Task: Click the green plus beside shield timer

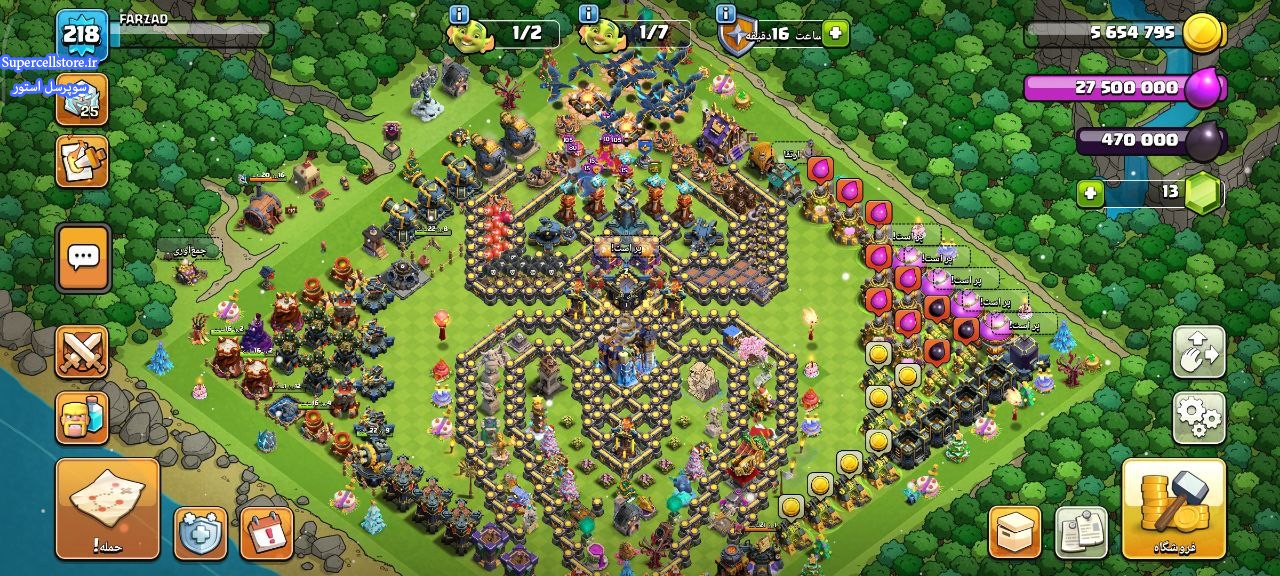Action: tap(835, 34)
